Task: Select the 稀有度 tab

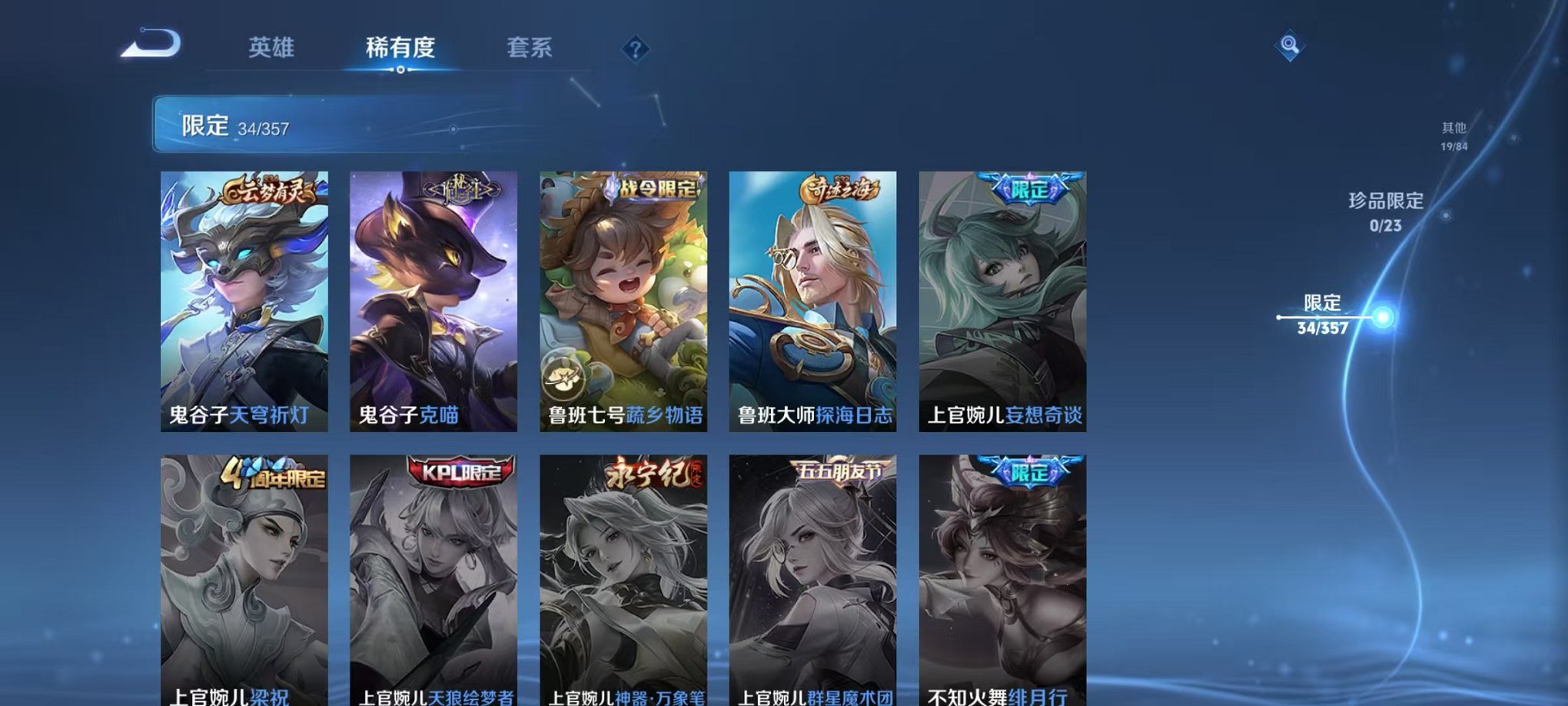Action: coord(400,48)
